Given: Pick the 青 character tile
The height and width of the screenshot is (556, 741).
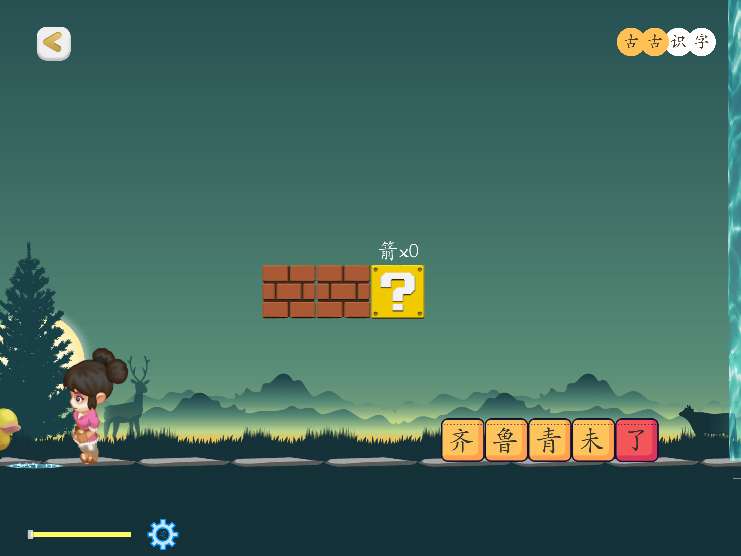Looking at the screenshot, I should (549, 440).
